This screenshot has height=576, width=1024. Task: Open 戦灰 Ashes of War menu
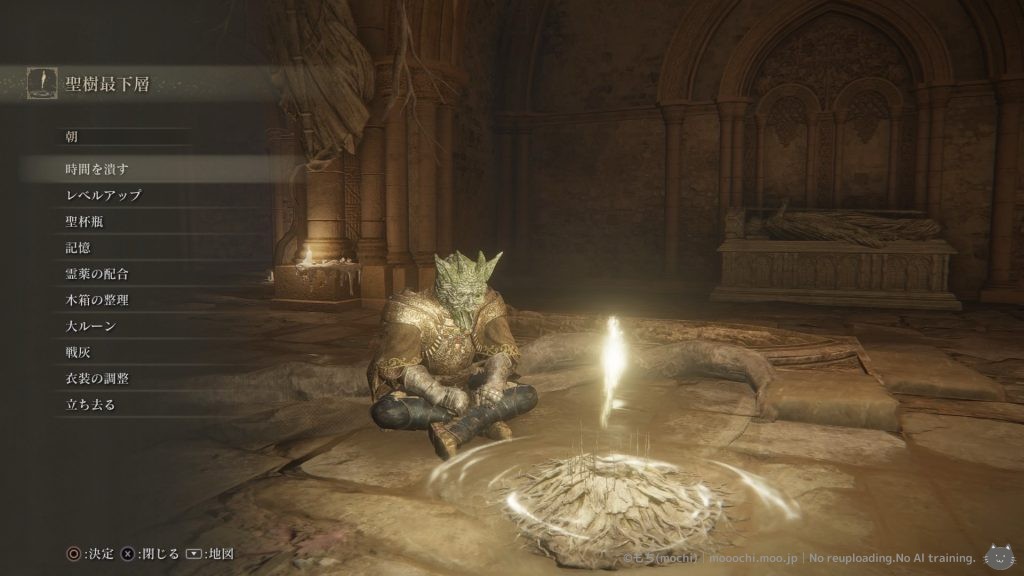[x=78, y=352]
